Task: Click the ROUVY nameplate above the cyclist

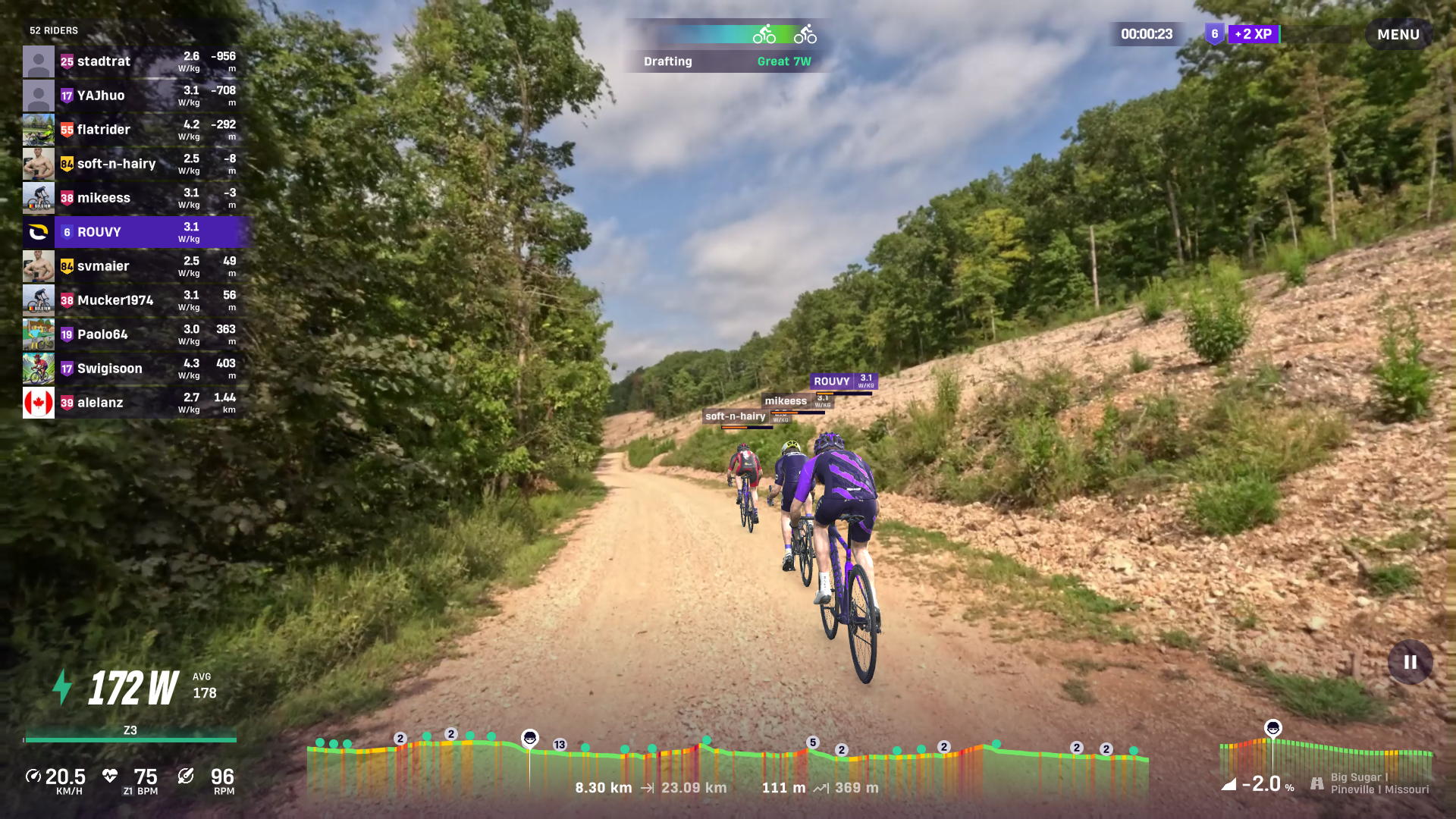Action: pyautogui.click(x=833, y=381)
